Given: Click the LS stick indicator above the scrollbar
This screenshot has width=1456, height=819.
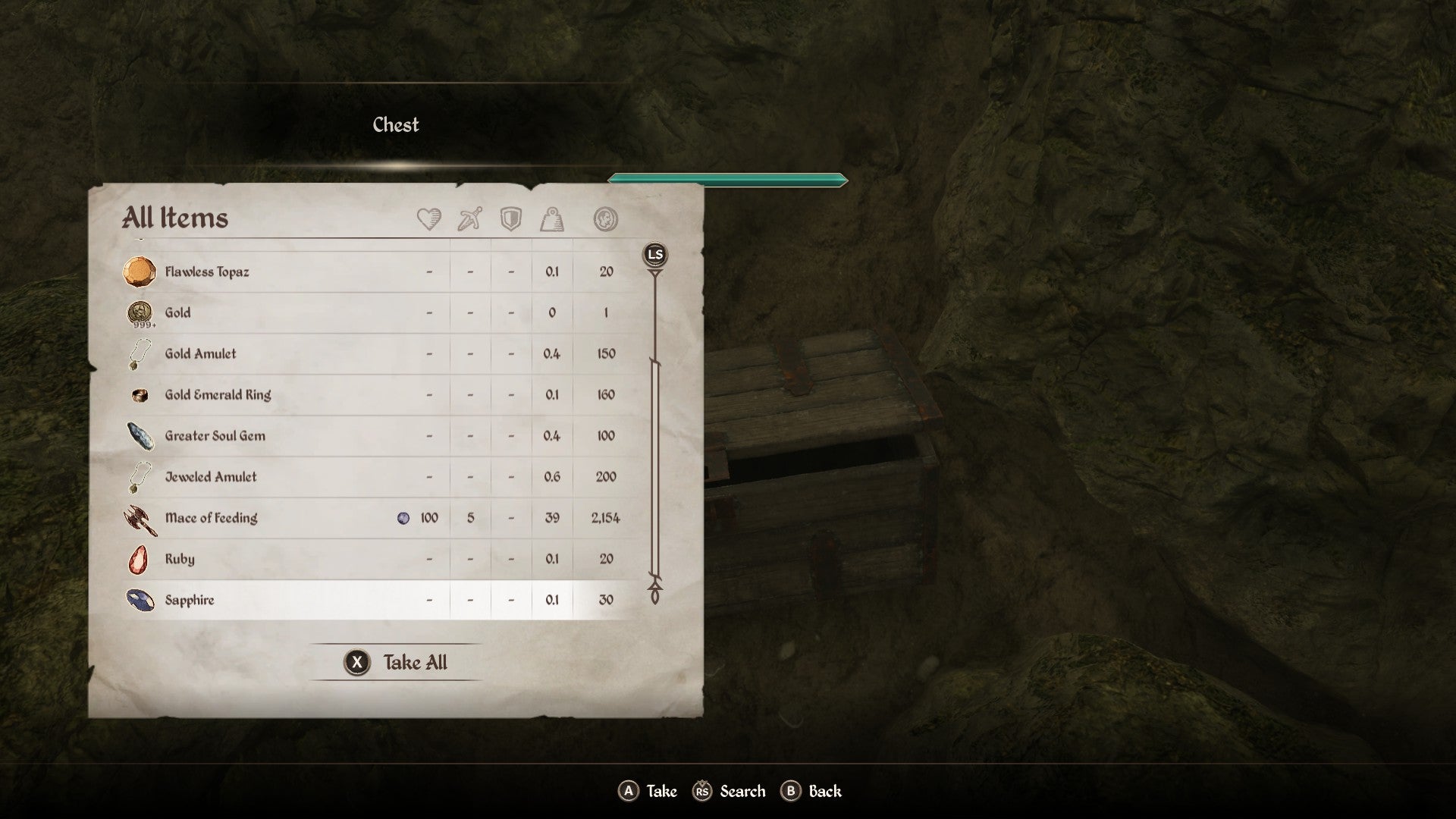Looking at the screenshot, I should tap(654, 256).
